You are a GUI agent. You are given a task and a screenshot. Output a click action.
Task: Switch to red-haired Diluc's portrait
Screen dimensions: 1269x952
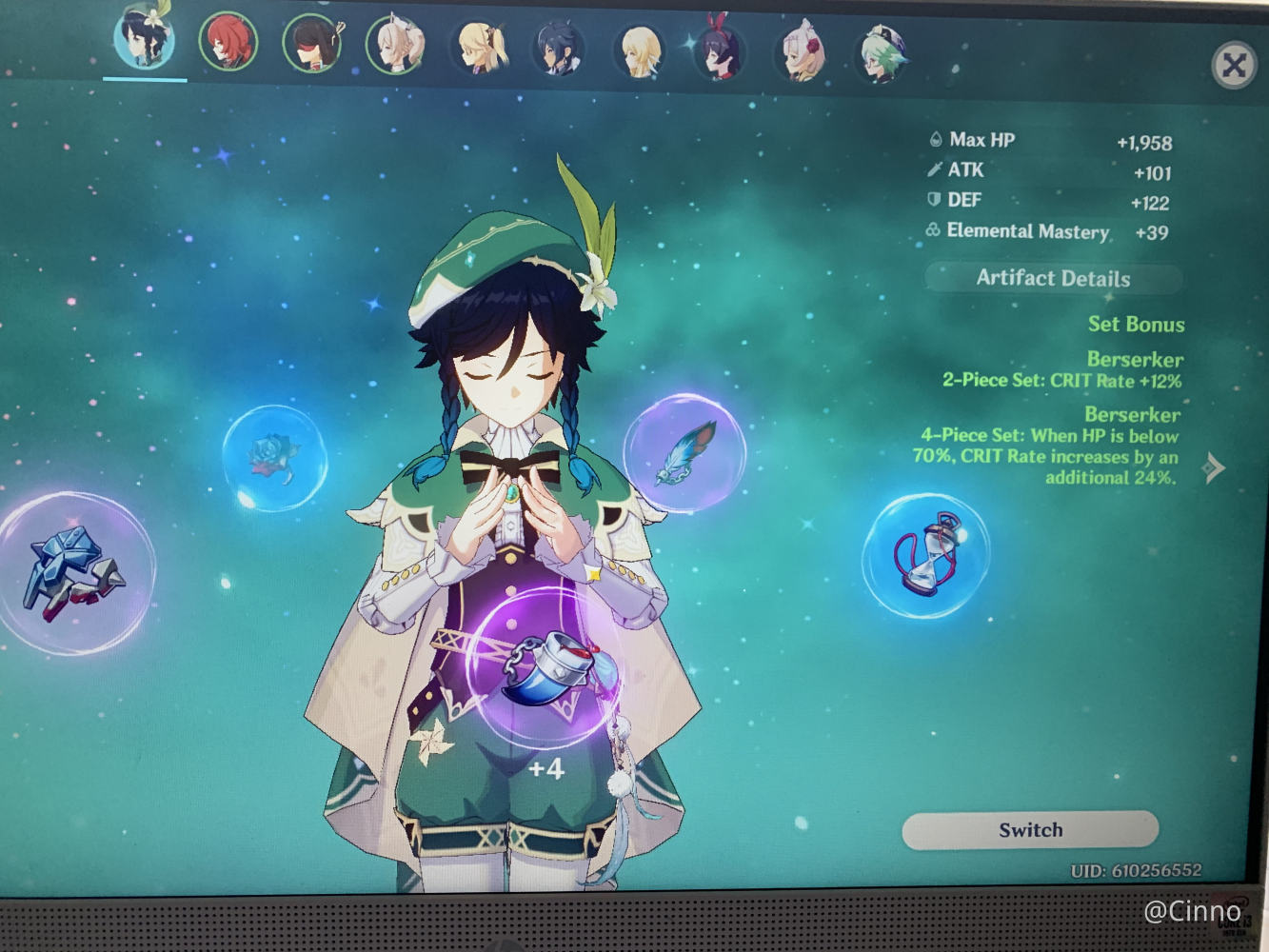(228, 42)
